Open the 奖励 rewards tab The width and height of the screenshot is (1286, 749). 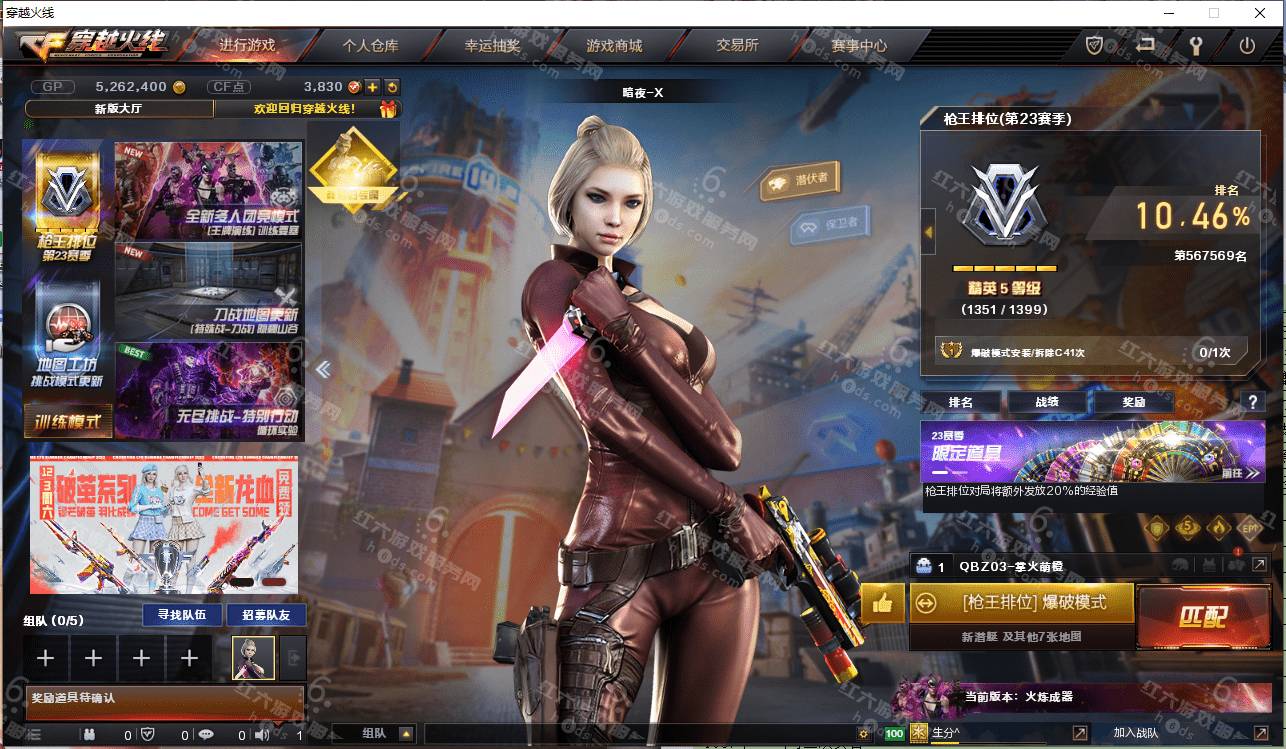click(x=1134, y=402)
